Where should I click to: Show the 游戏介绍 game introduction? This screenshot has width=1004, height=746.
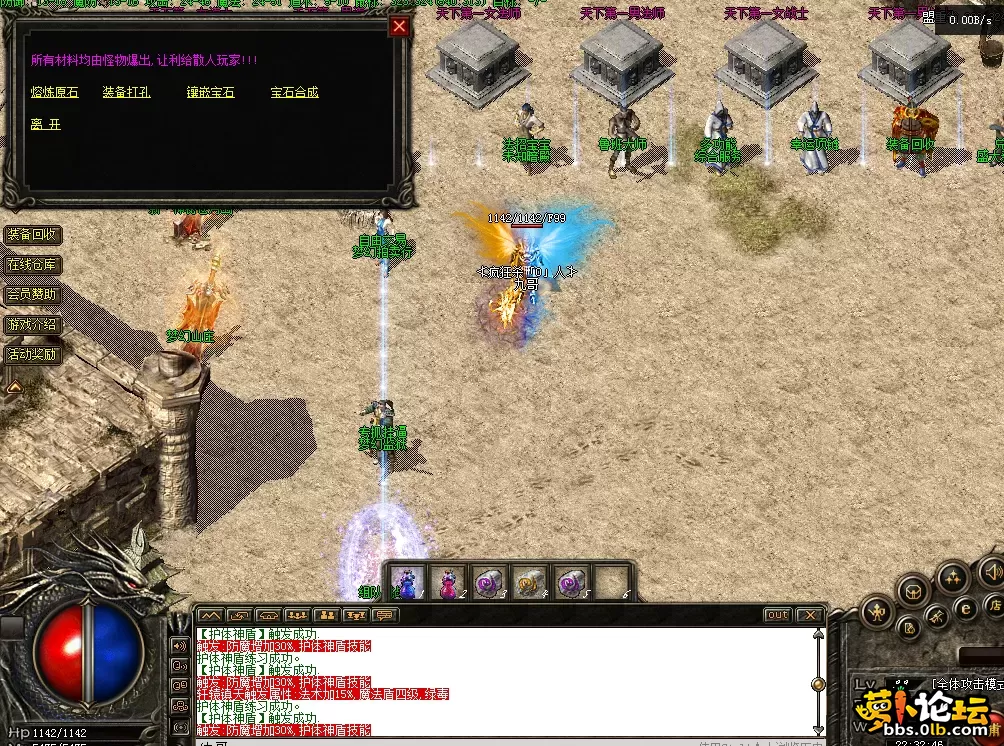tap(33, 325)
